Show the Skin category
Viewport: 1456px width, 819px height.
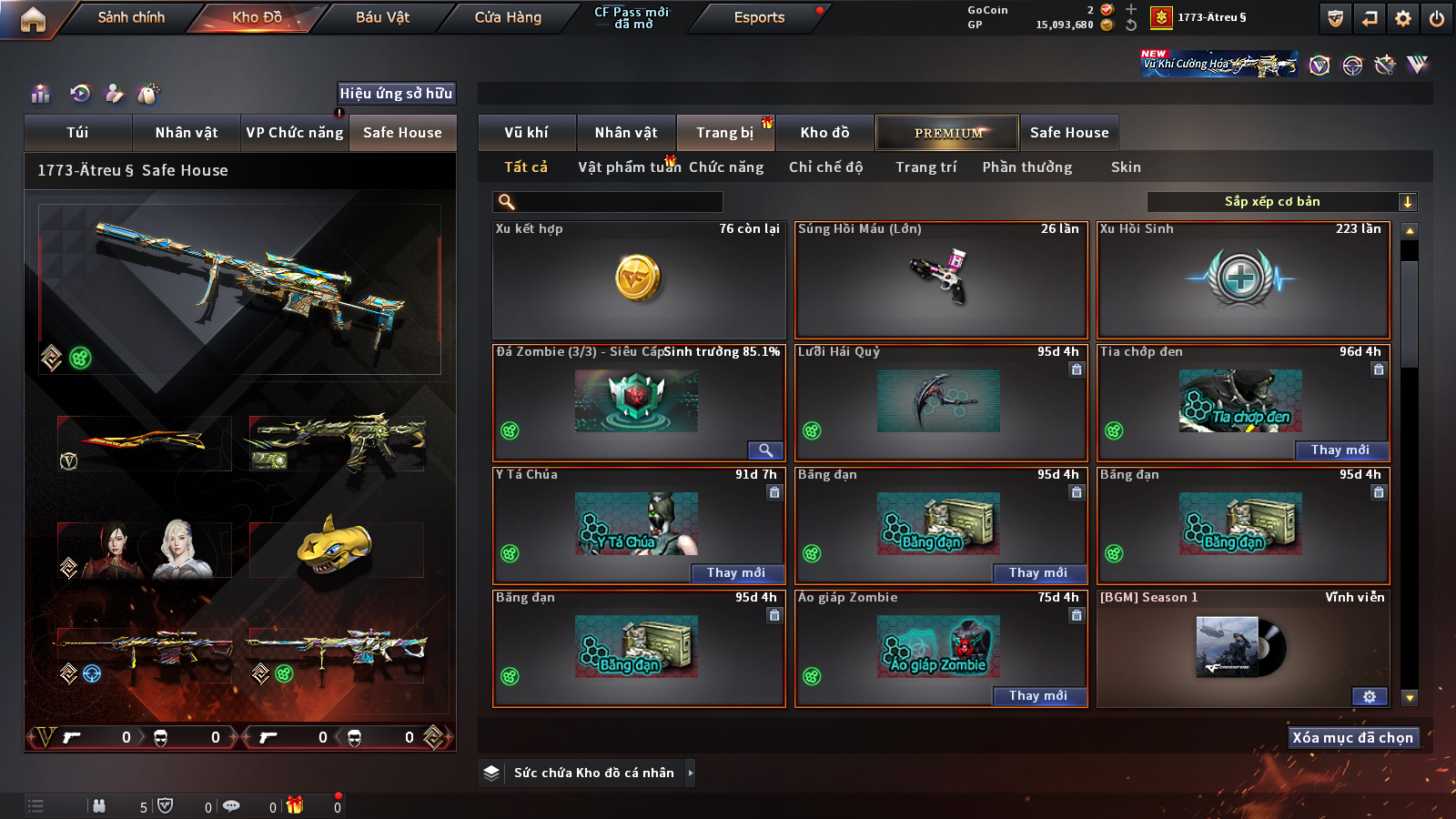click(1126, 167)
